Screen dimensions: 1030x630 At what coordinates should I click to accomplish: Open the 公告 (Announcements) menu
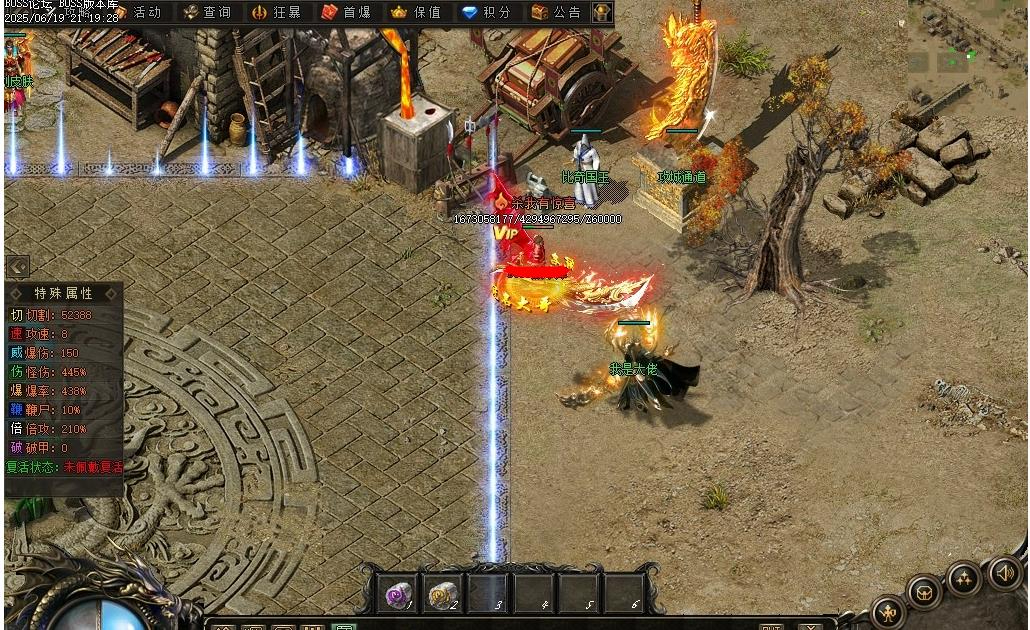(556, 12)
